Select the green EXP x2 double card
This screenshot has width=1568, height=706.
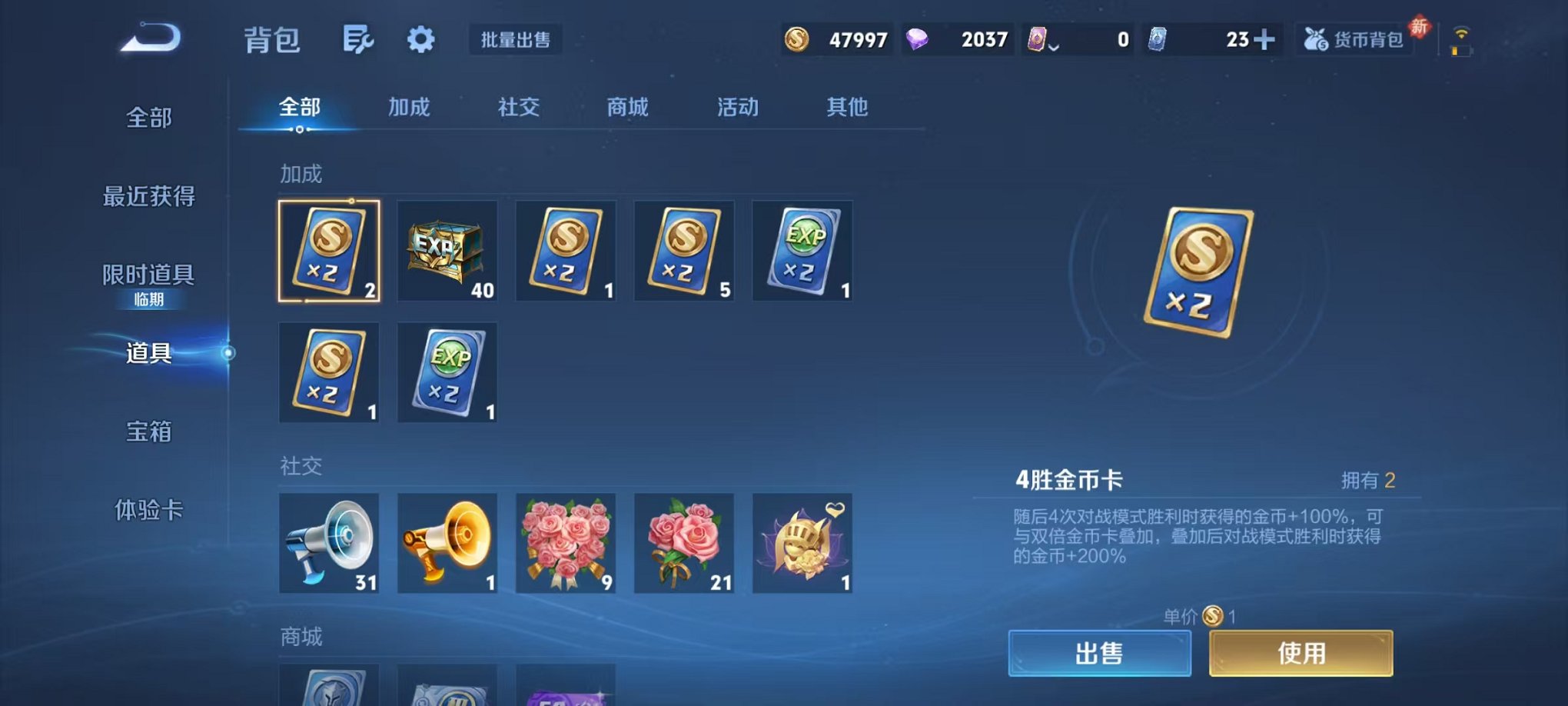tap(801, 251)
